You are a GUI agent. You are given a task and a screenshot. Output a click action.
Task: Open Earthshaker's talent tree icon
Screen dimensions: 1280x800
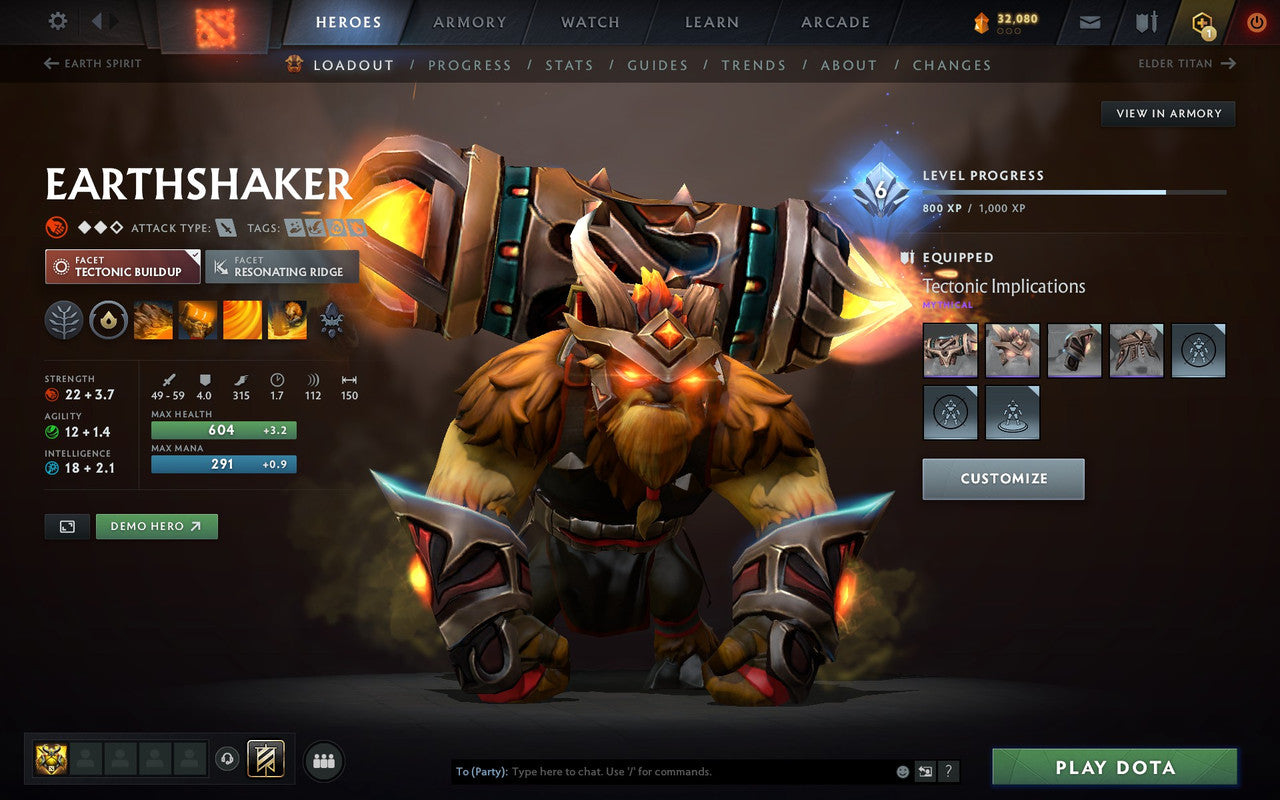pyautogui.click(x=63, y=319)
